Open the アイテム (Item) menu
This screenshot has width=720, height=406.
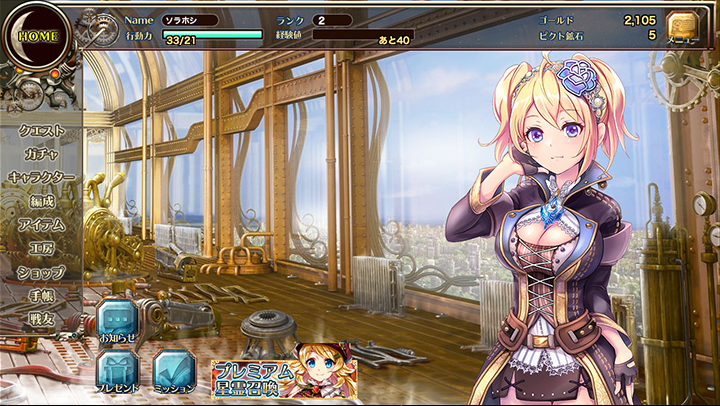[x=42, y=225]
